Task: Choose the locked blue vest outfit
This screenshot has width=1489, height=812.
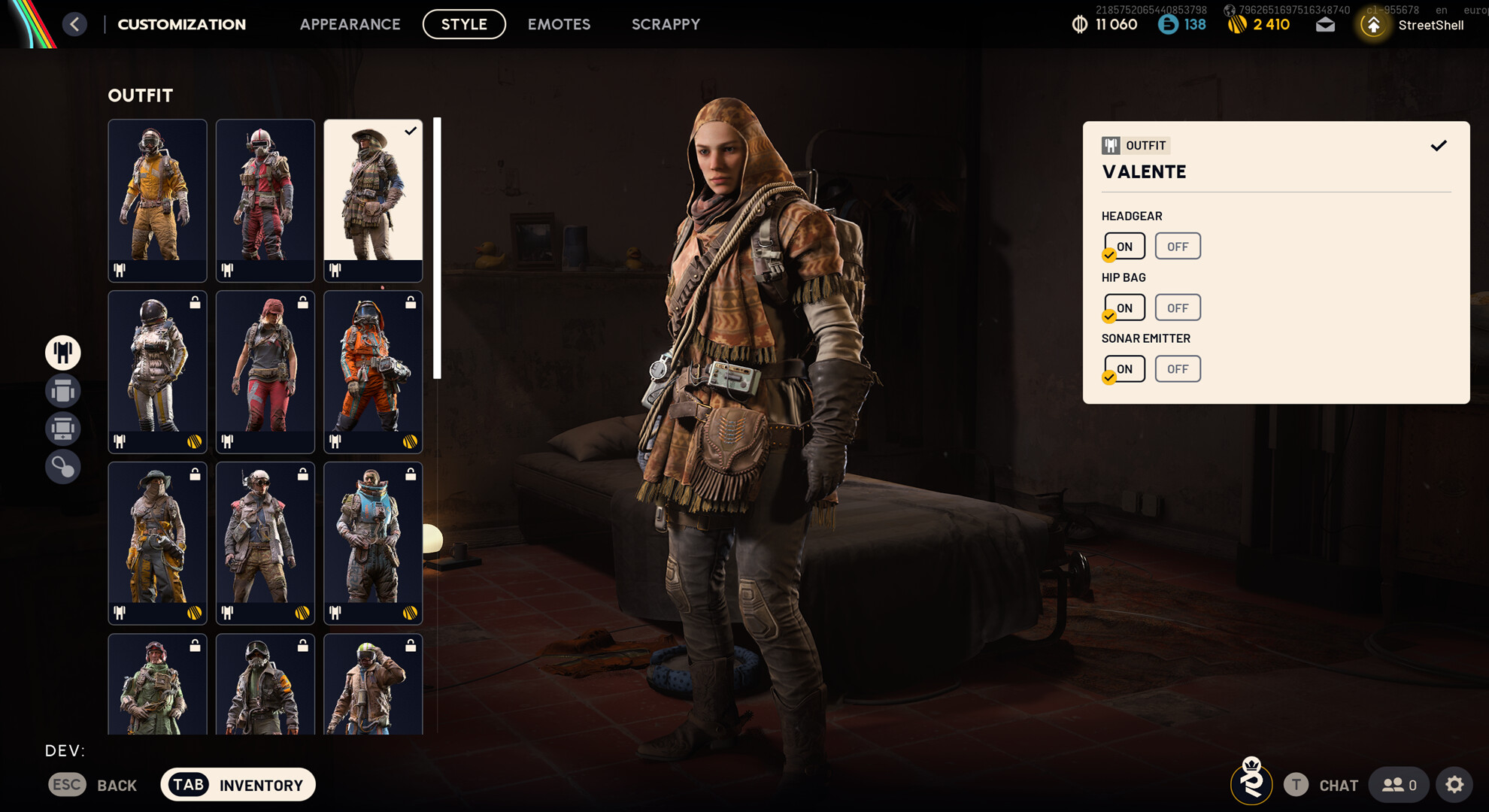Action: [x=373, y=543]
